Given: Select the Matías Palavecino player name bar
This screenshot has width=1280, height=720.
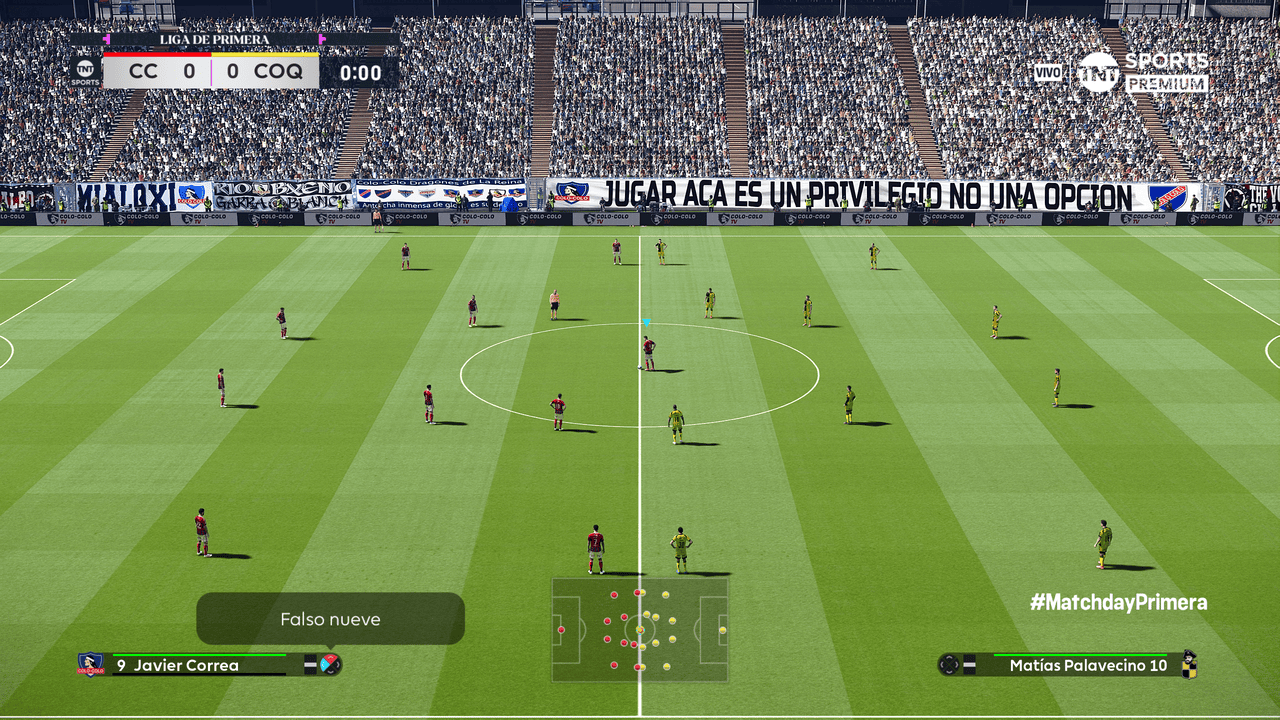Looking at the screenshot, I should 1080,665.
